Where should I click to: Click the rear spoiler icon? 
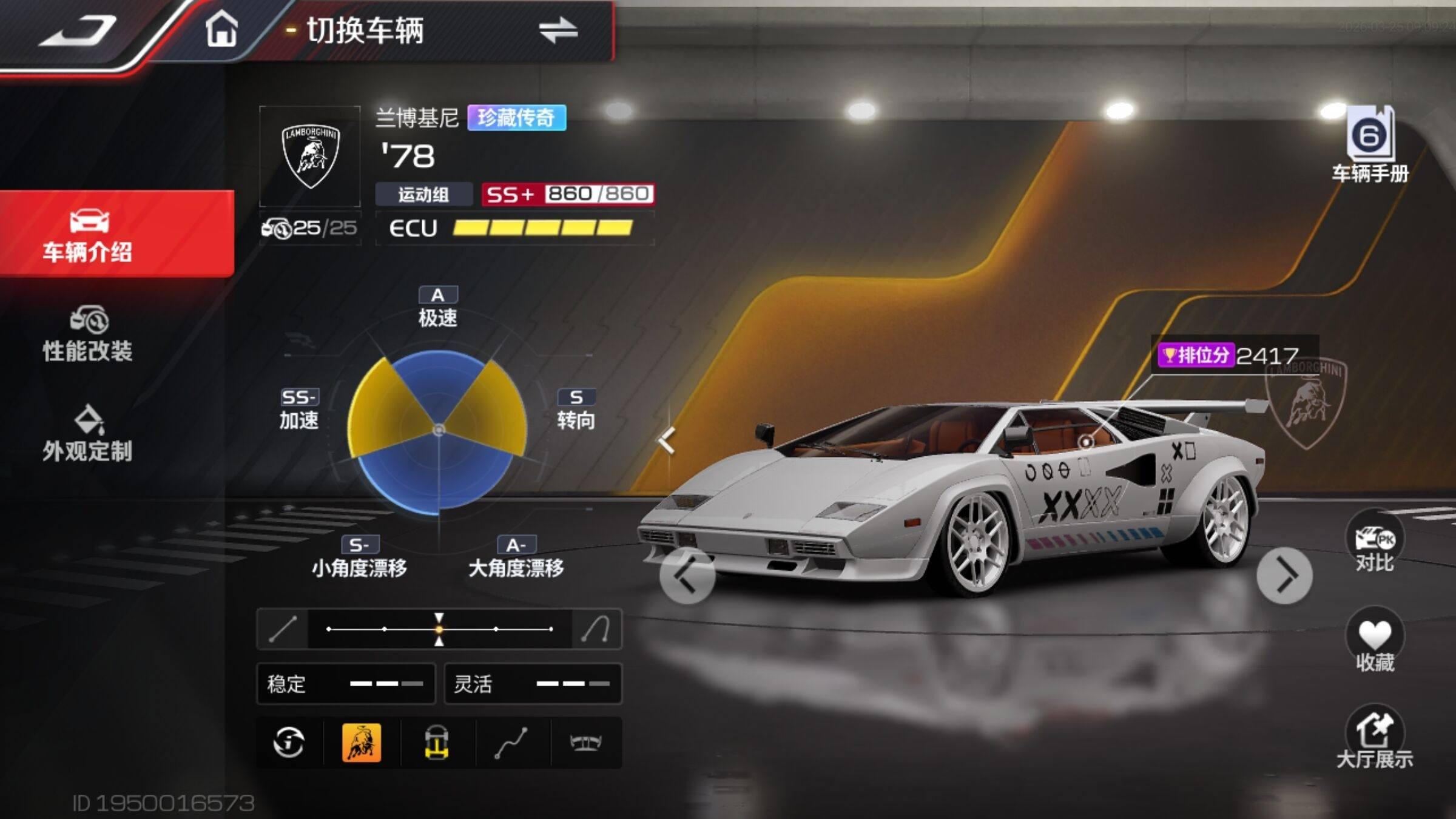[585, 742]
